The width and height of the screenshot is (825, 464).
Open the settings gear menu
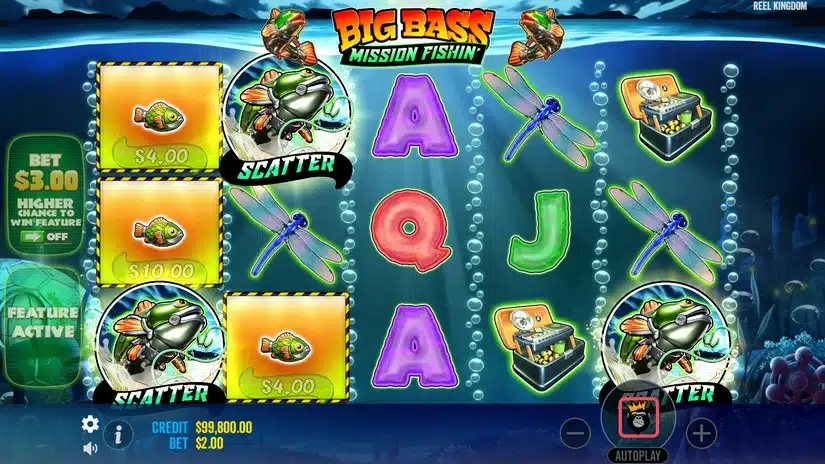[x=90, y=423]
